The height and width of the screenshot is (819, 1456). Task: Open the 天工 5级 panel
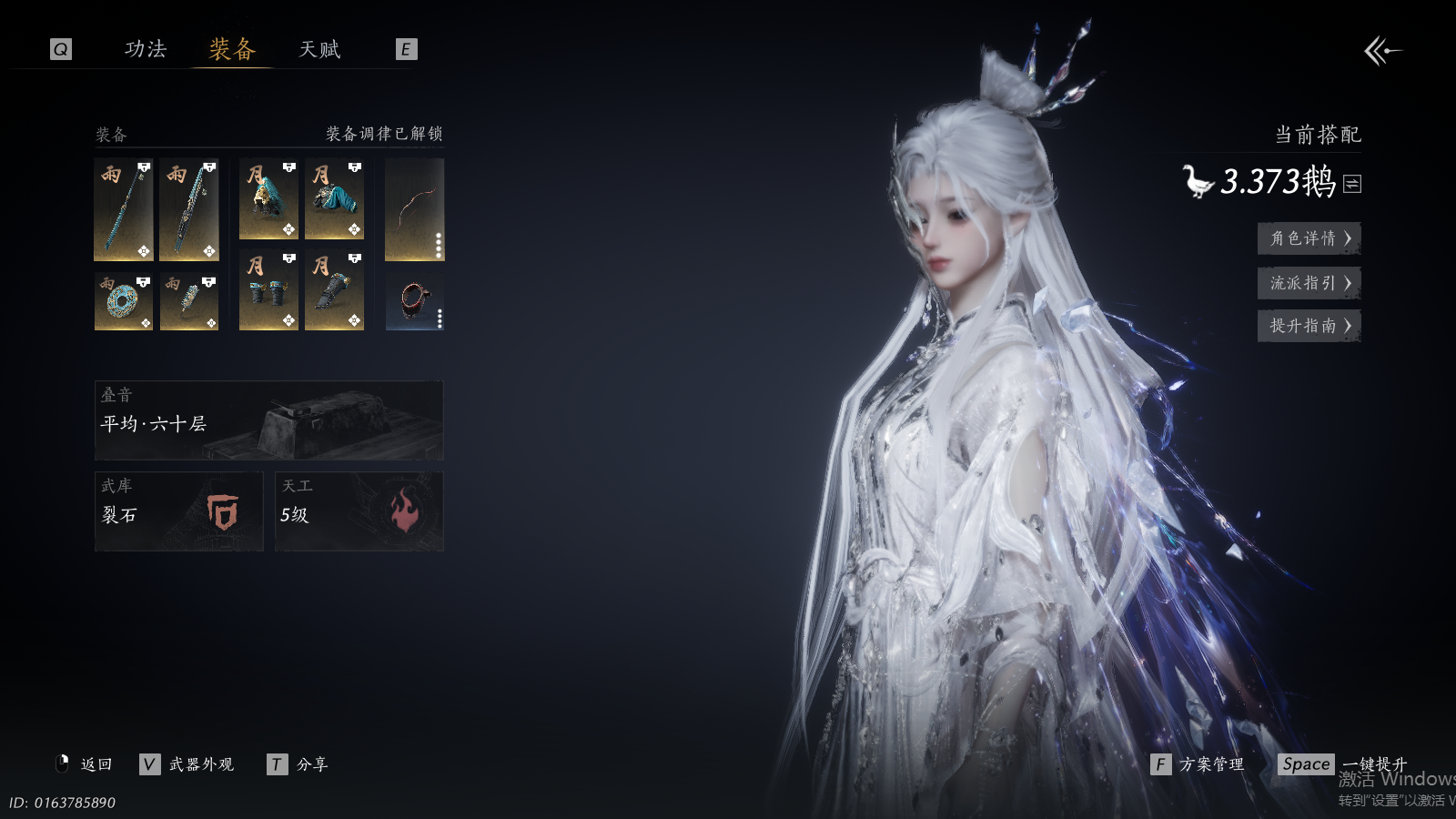[x=359, y=511]
